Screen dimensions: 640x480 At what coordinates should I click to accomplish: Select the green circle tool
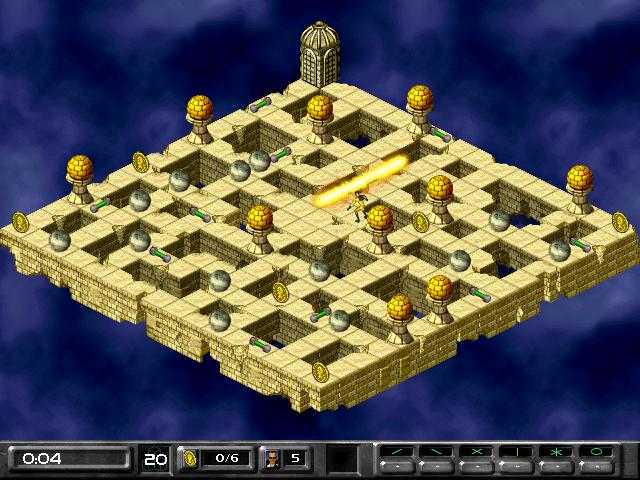[597, 452]
